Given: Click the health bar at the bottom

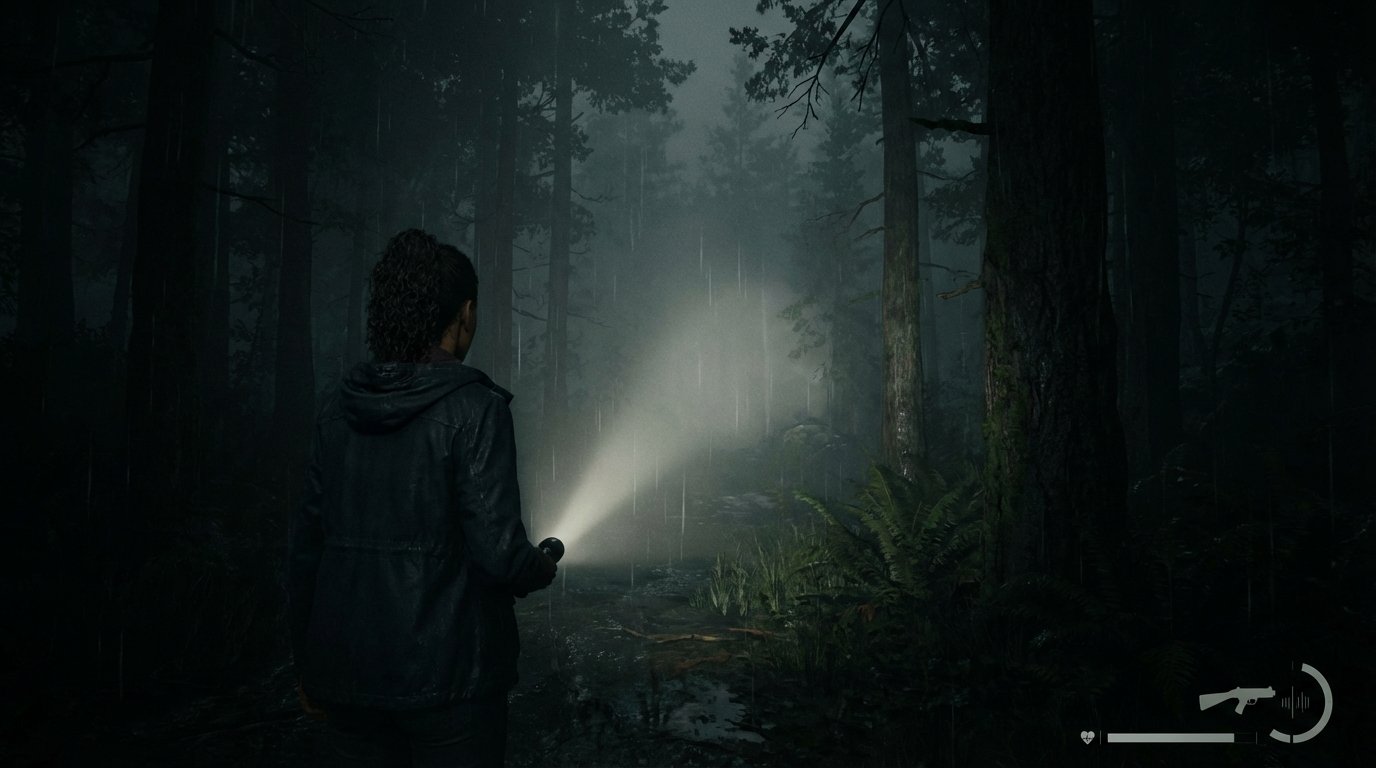Looking at the screenshot, I should click(1170, 738).
